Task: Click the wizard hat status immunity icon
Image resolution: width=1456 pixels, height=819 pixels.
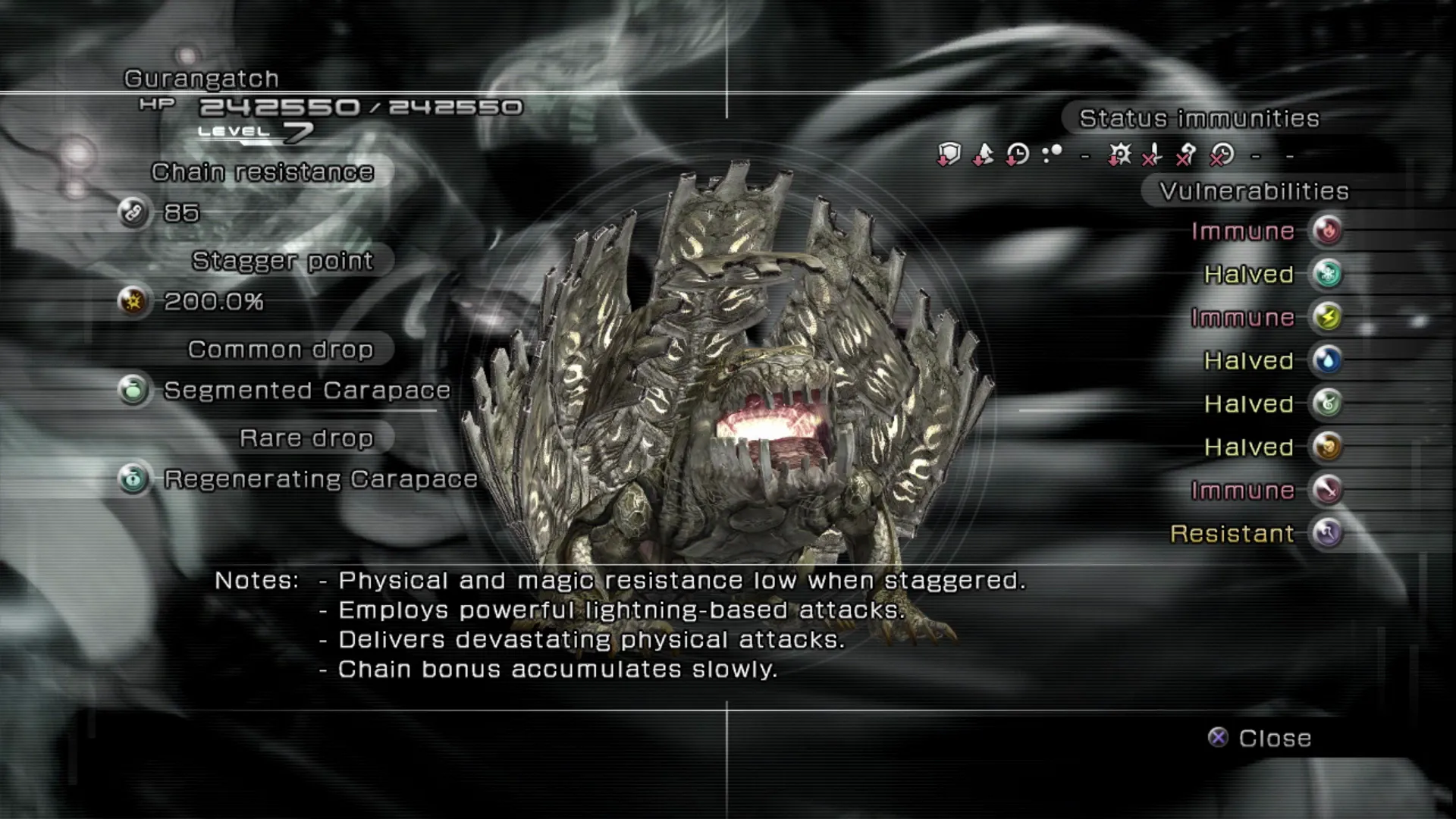Action: [983, 155]
